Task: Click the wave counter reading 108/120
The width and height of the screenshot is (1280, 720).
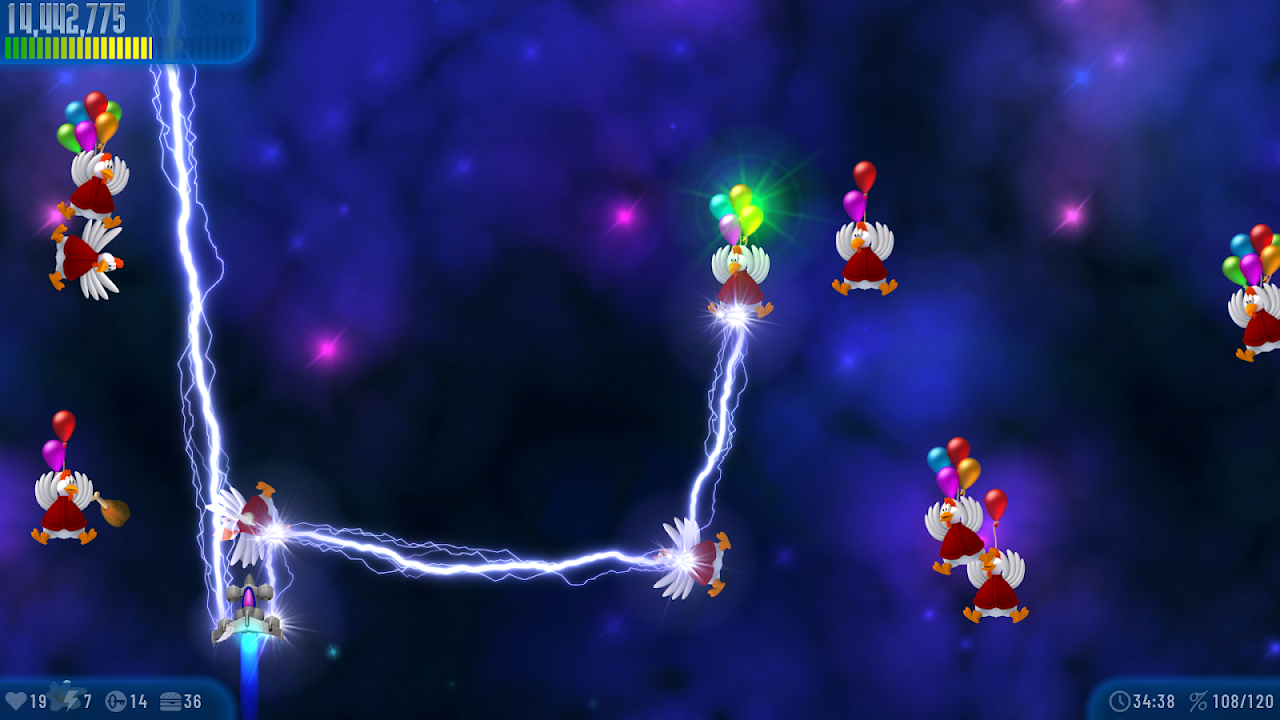Action: click(1243, 700)
